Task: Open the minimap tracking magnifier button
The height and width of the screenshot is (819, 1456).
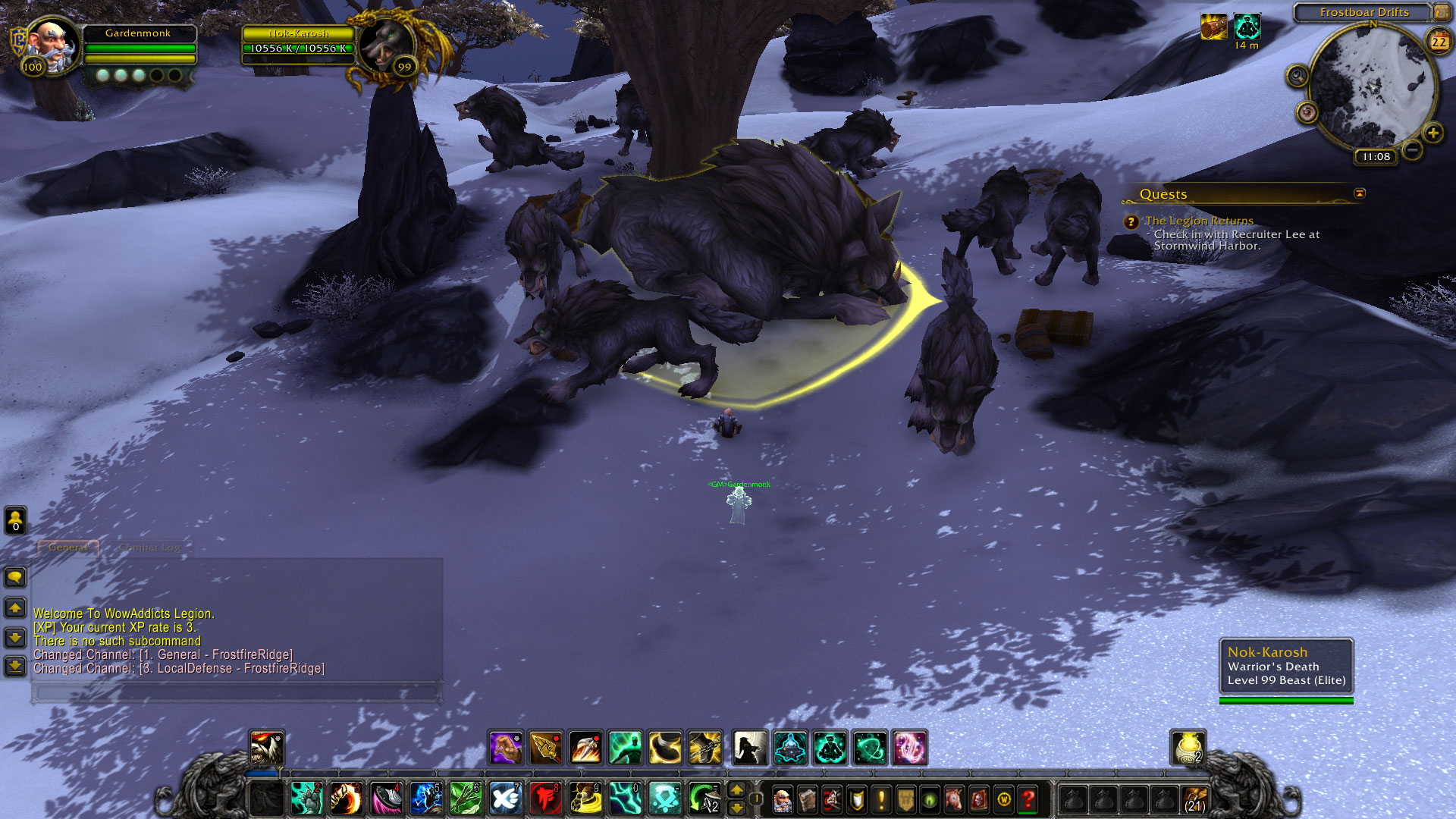Action: tap(1298, 76)
